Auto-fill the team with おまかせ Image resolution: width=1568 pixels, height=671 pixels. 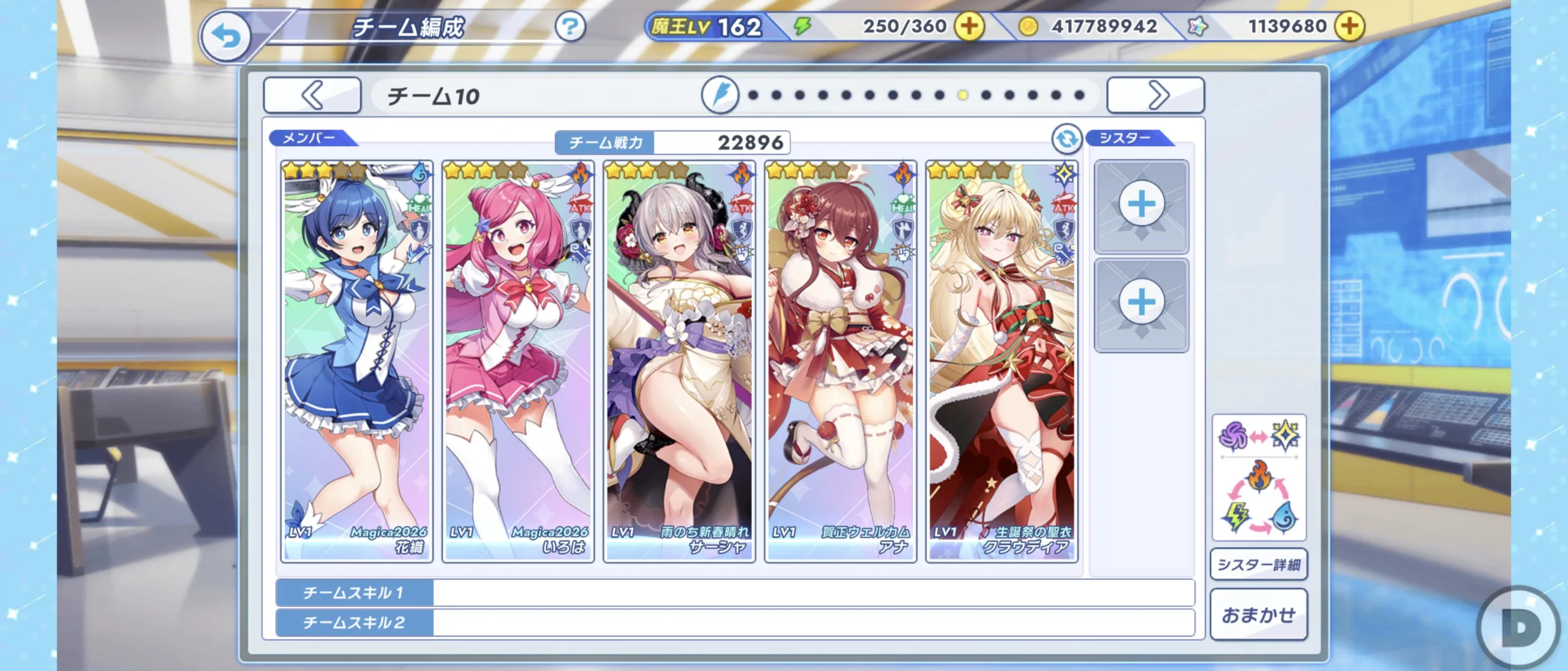[1259, 615]
